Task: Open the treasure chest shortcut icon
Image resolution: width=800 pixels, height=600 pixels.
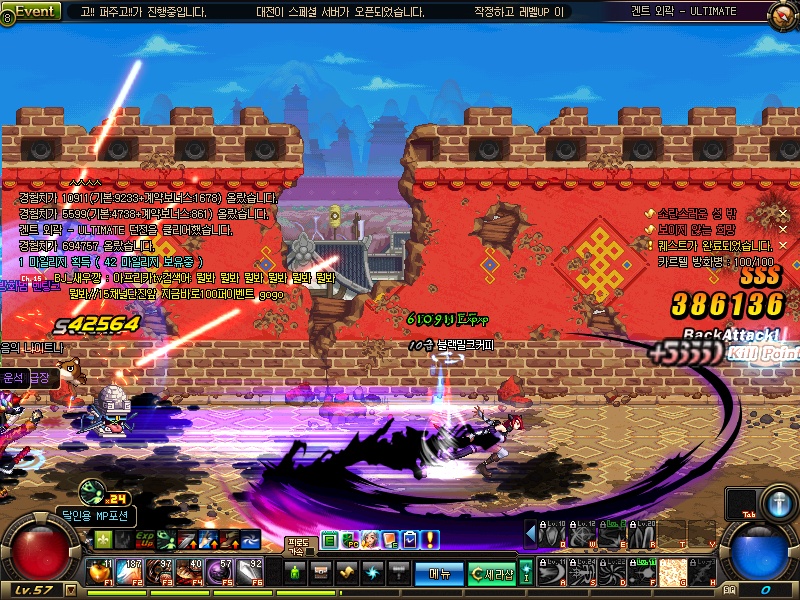Action: coord(321,573)
